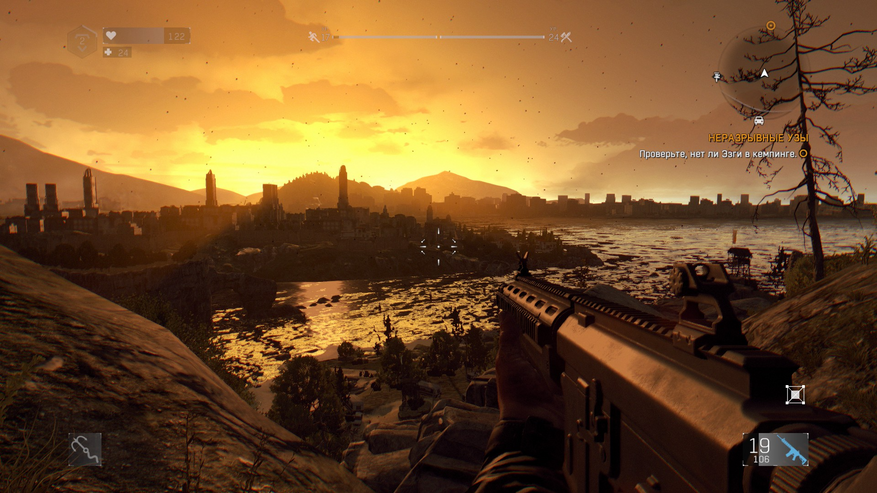Select the medkit cross icon
Image resolution: width=877 pixels, height=493 pixels.
109,52
